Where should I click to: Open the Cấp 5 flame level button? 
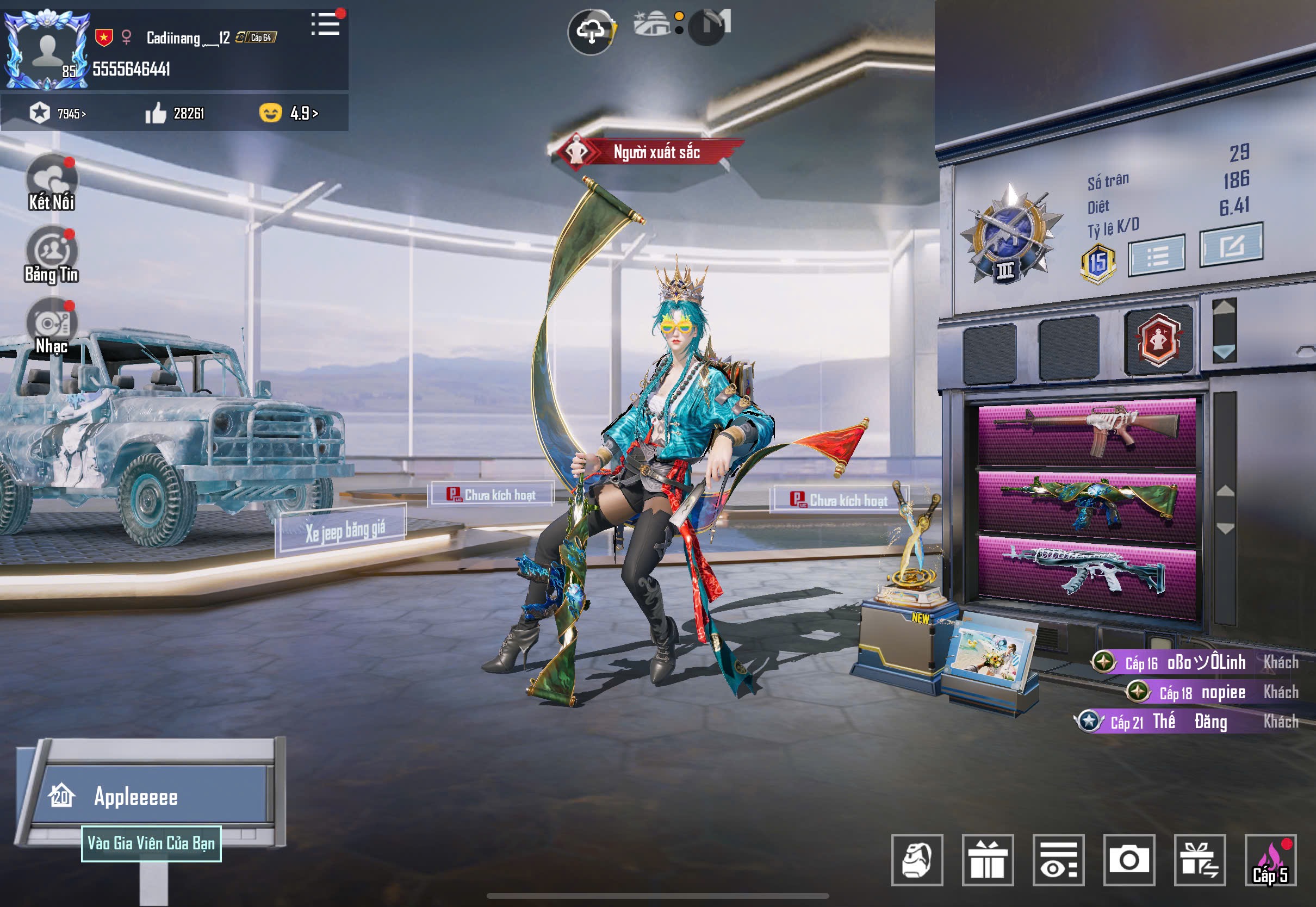pyautogui.click(x=1270, y=860)
